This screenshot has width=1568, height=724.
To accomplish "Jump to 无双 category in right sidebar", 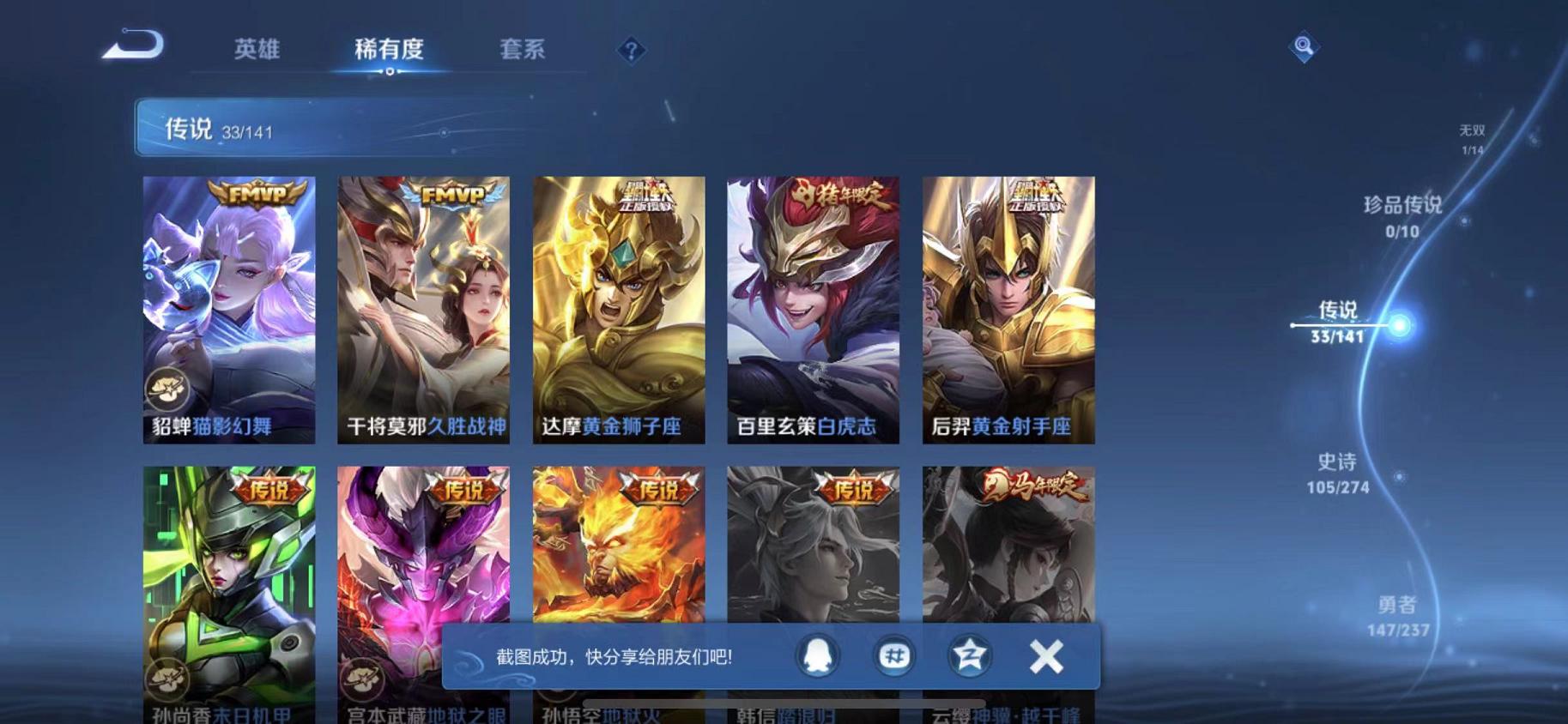I will click(1471, 136).
